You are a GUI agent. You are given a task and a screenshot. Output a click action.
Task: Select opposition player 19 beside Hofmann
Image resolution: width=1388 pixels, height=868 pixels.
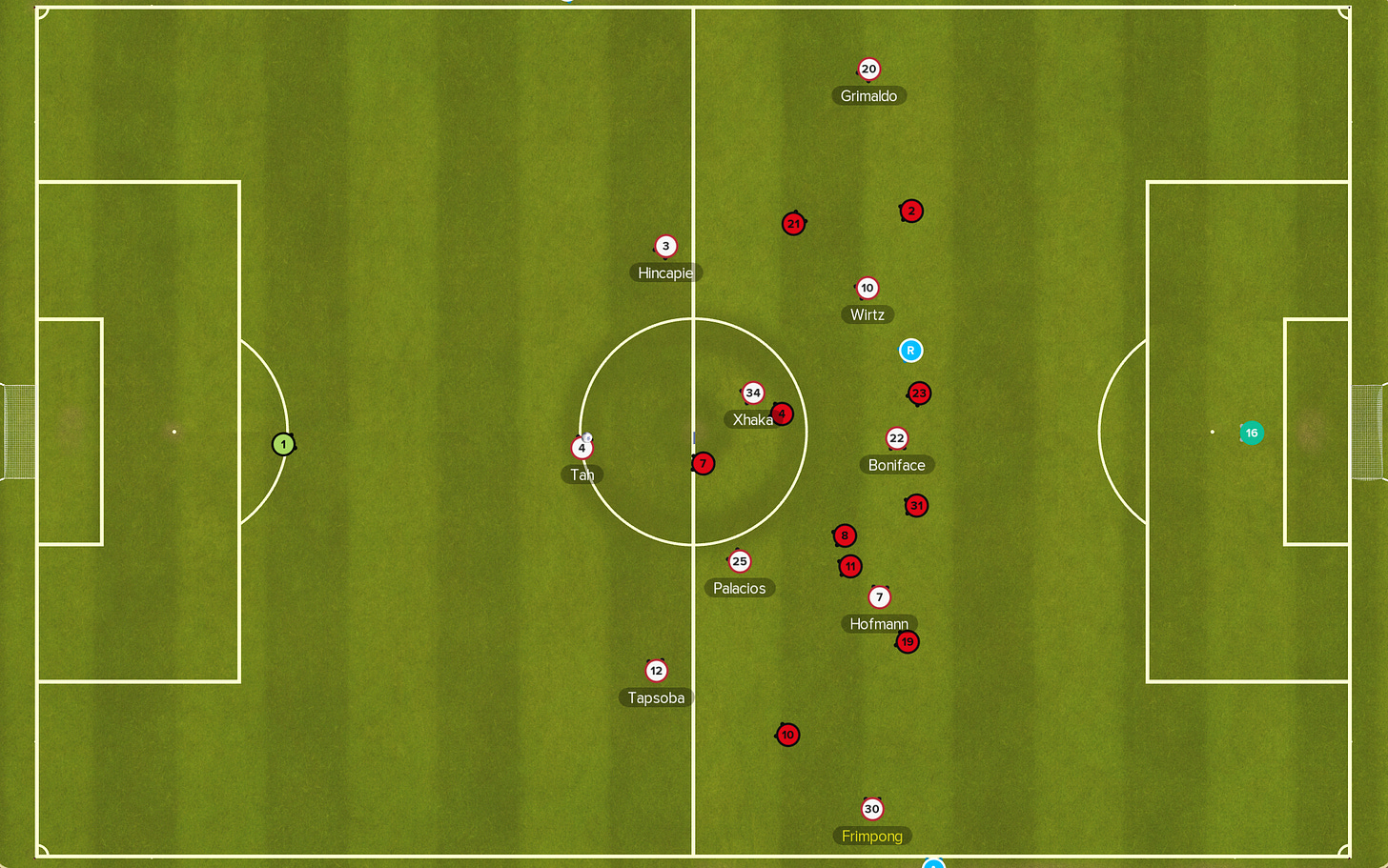tap(907, 641)
